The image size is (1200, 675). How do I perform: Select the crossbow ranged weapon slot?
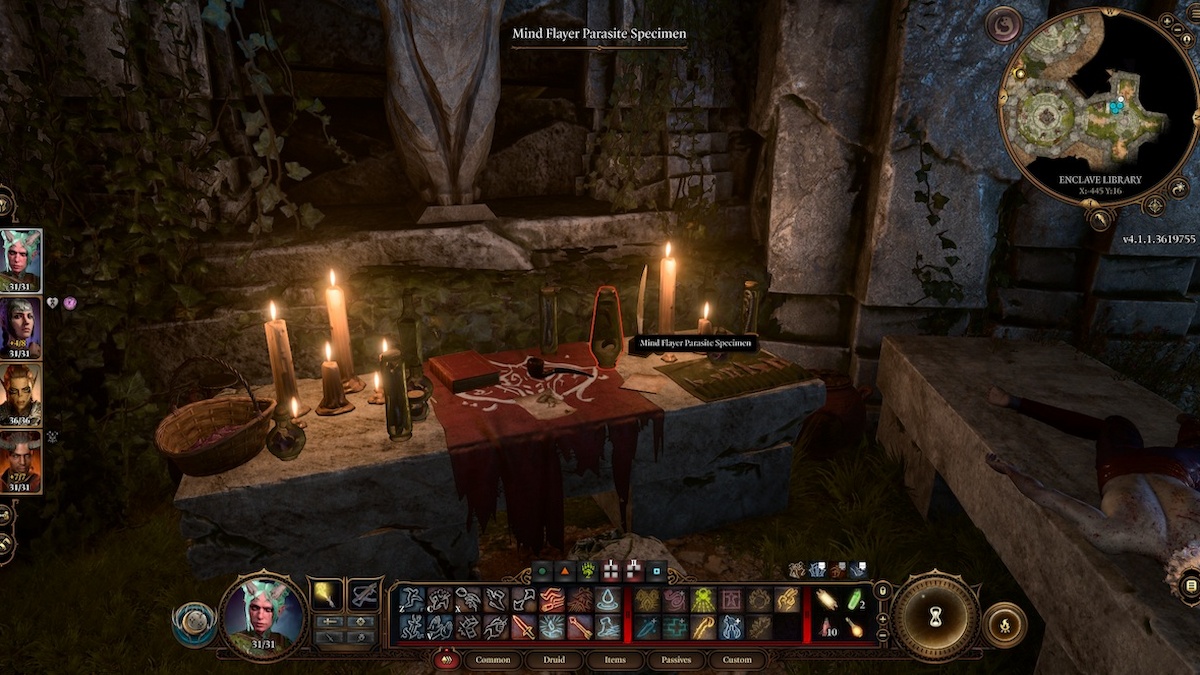[x=364, y=595]
